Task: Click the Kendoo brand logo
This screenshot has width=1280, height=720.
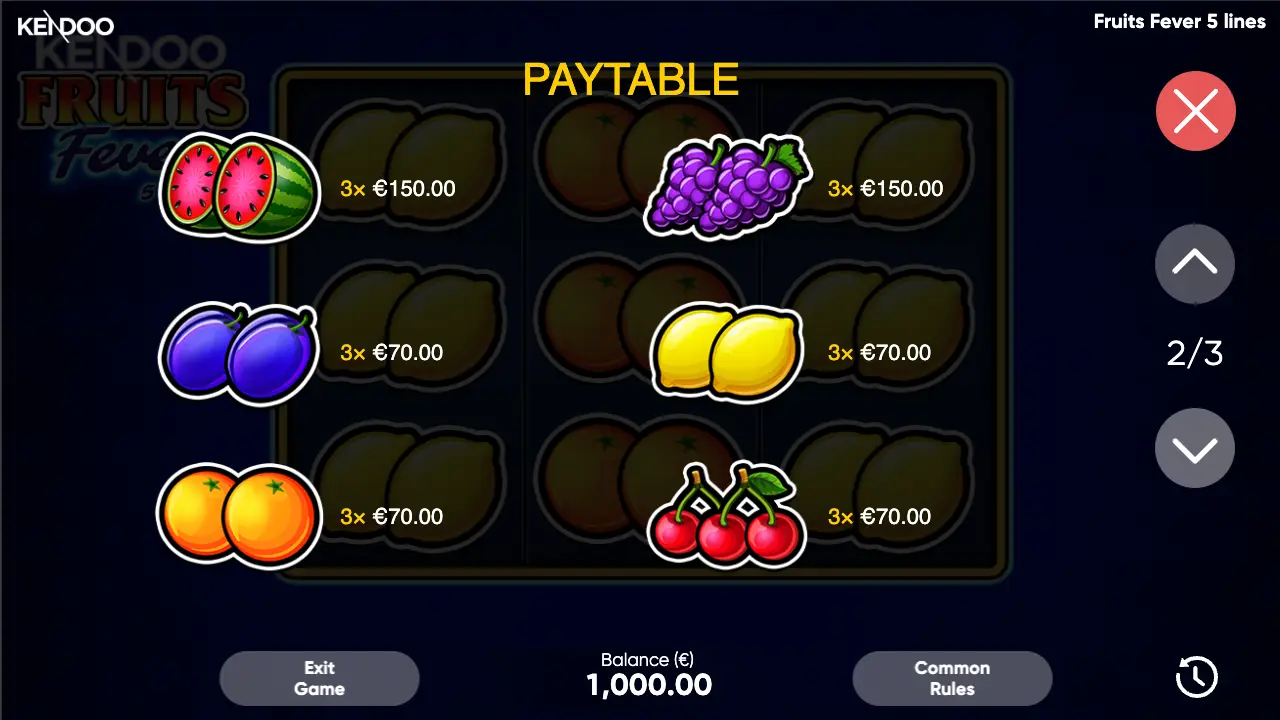Action: [65, 27]
